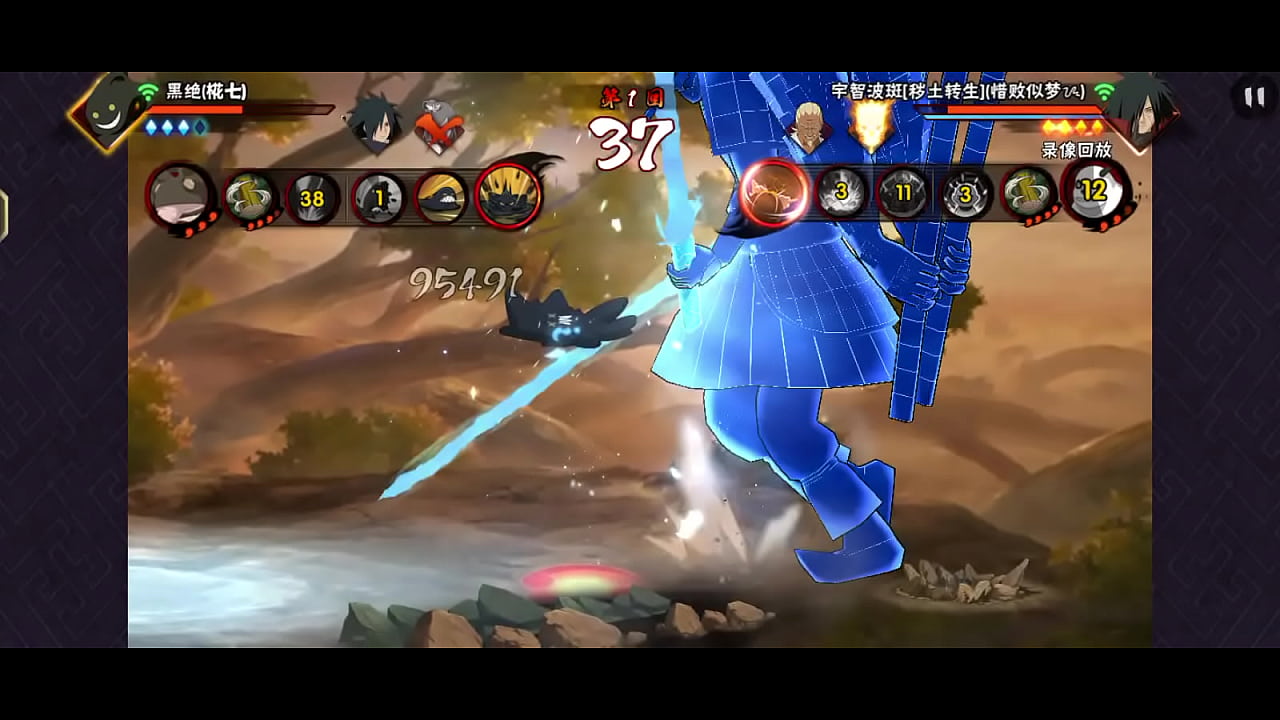Trigger the highlighted yellow burst skill
Viewport: 1280px width, 720px height.
point(508,195)
